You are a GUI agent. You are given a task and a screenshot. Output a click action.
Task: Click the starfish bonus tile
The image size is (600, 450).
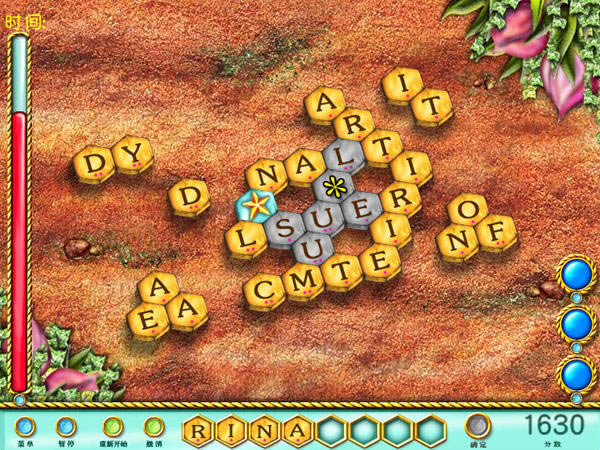pyautogui.click(x=256, y=206)
